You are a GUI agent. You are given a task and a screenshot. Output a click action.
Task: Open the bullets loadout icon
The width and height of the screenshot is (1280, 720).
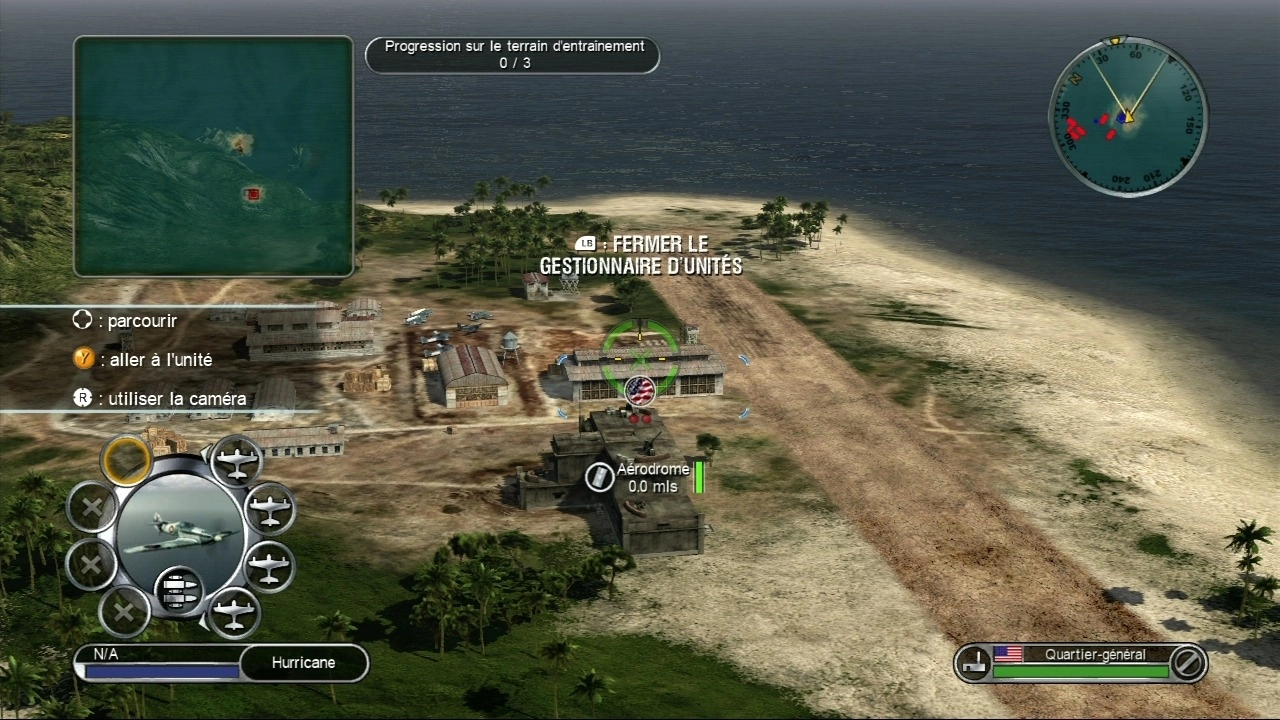tap(180, 588)
